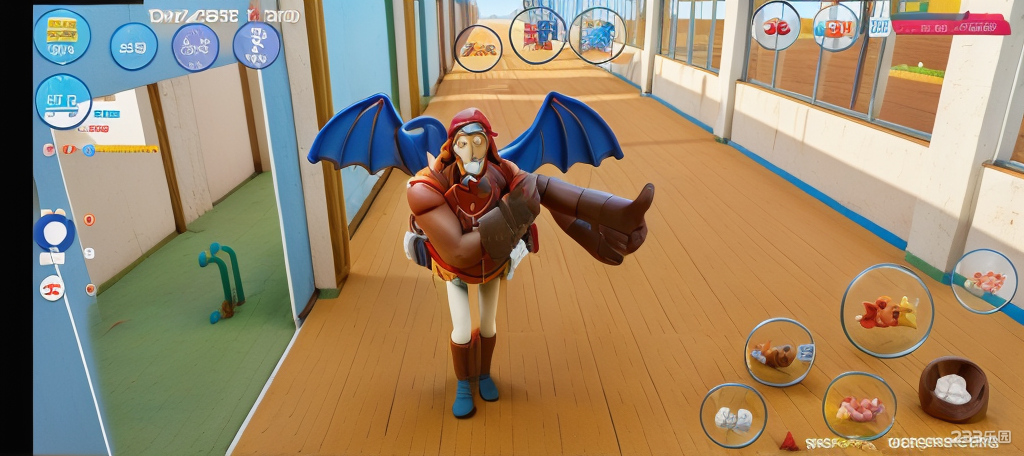Image resolution: width=1024 pixels, height=456 pixels.
Task: Open the blue creature bubble at top center
Action: pos(597,35)
